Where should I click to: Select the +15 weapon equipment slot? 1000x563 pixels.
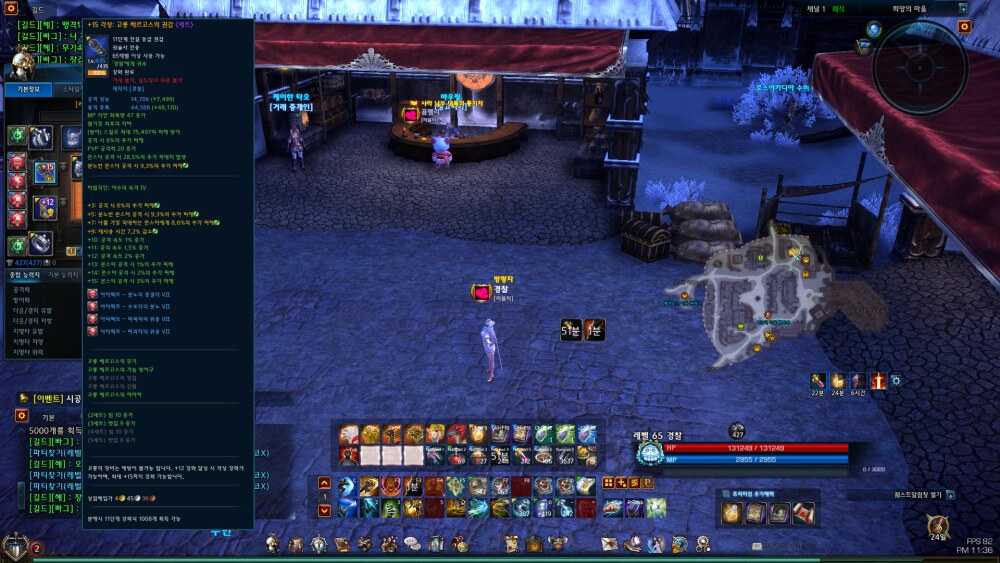pos(44,172)
